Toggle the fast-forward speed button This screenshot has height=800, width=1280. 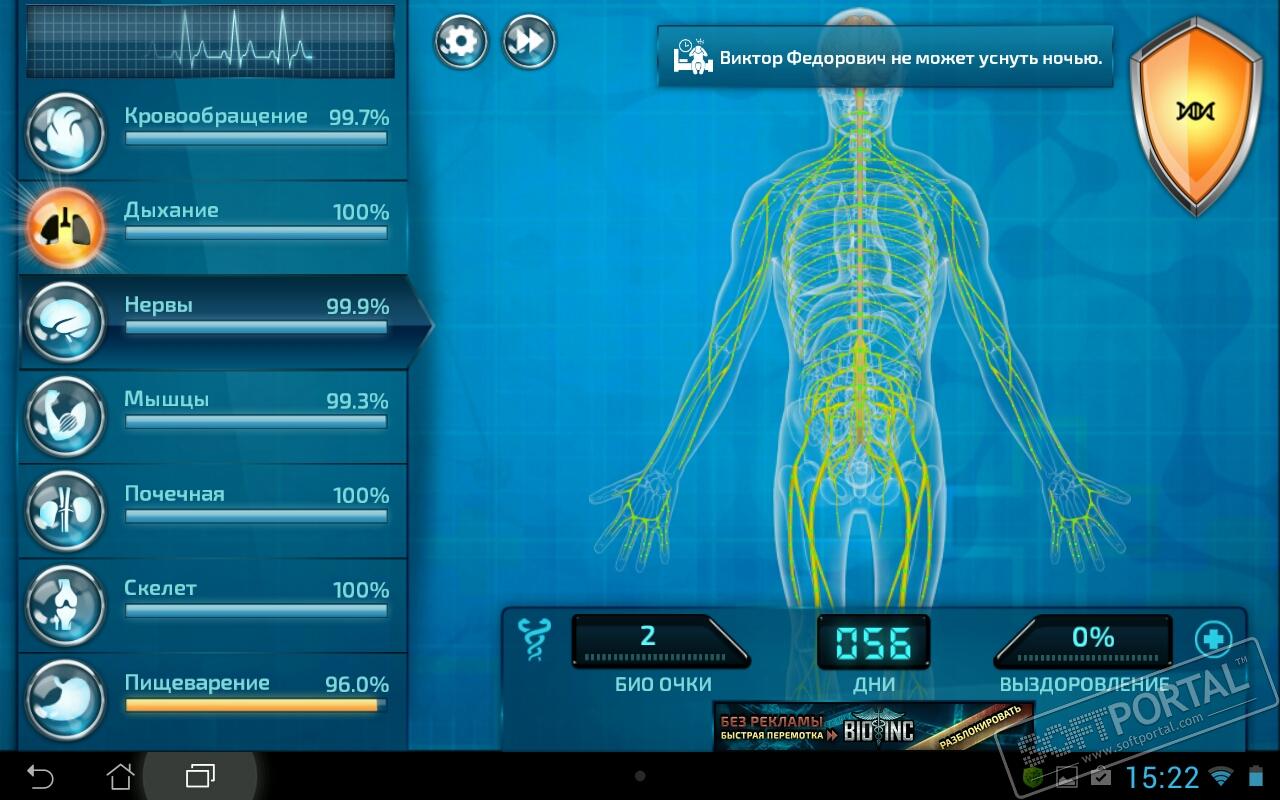pyautogui.click(x=529, y=42)
